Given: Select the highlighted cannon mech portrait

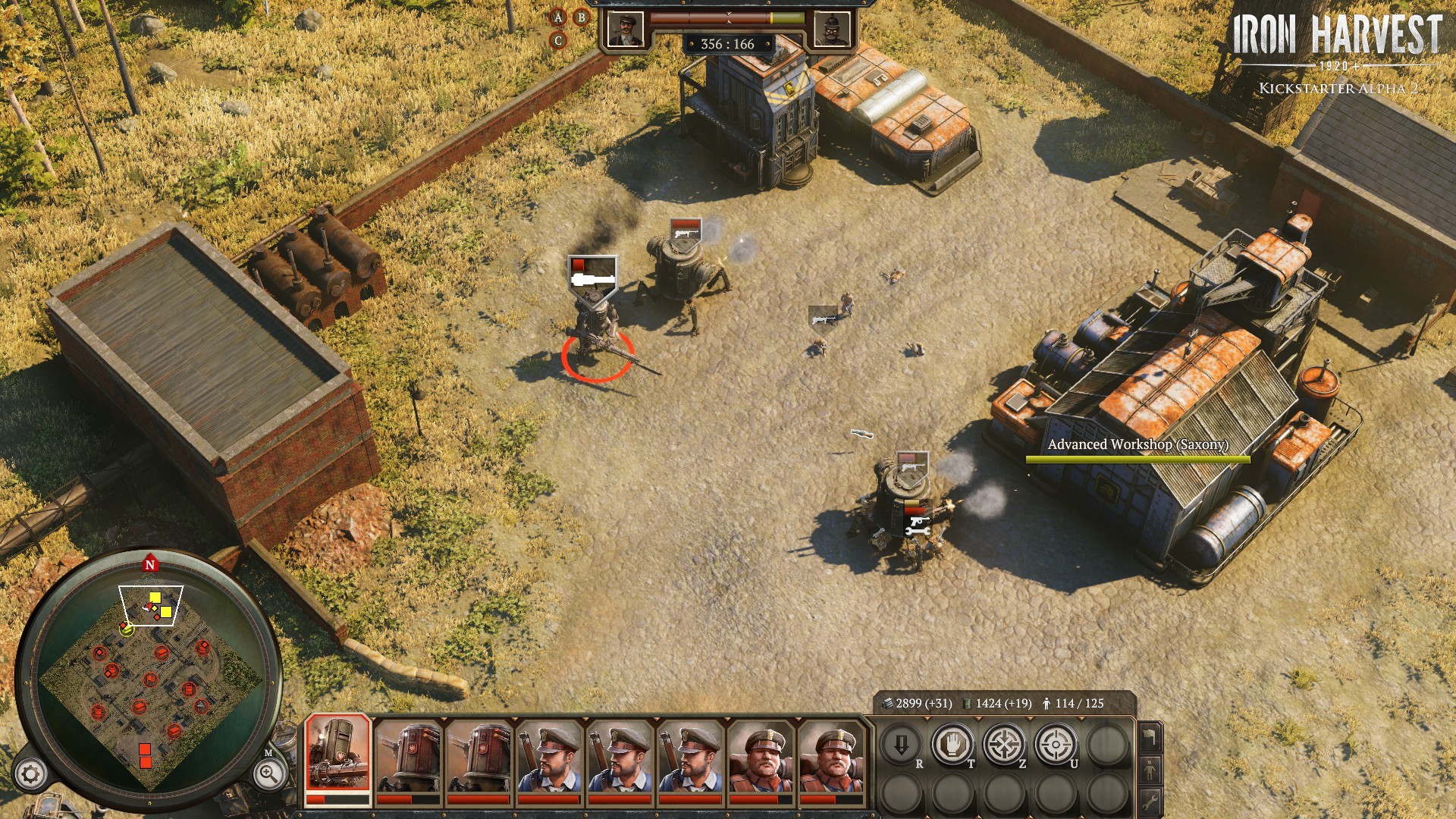Looking at the screenshot, I should (337, 755).
